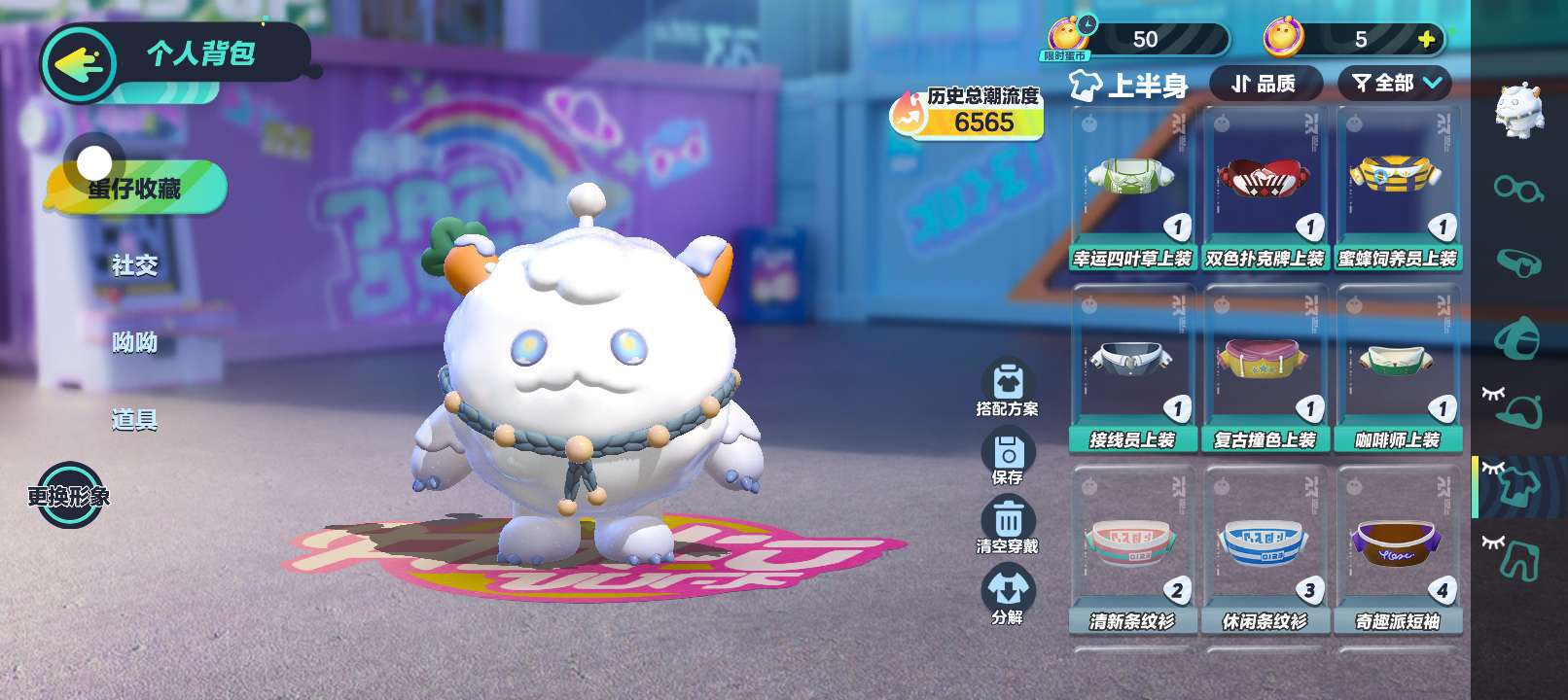The width and height of the screenshot is (1568, 700).
Task: Open the 呦呦 tab
Action: click(134, 342)
